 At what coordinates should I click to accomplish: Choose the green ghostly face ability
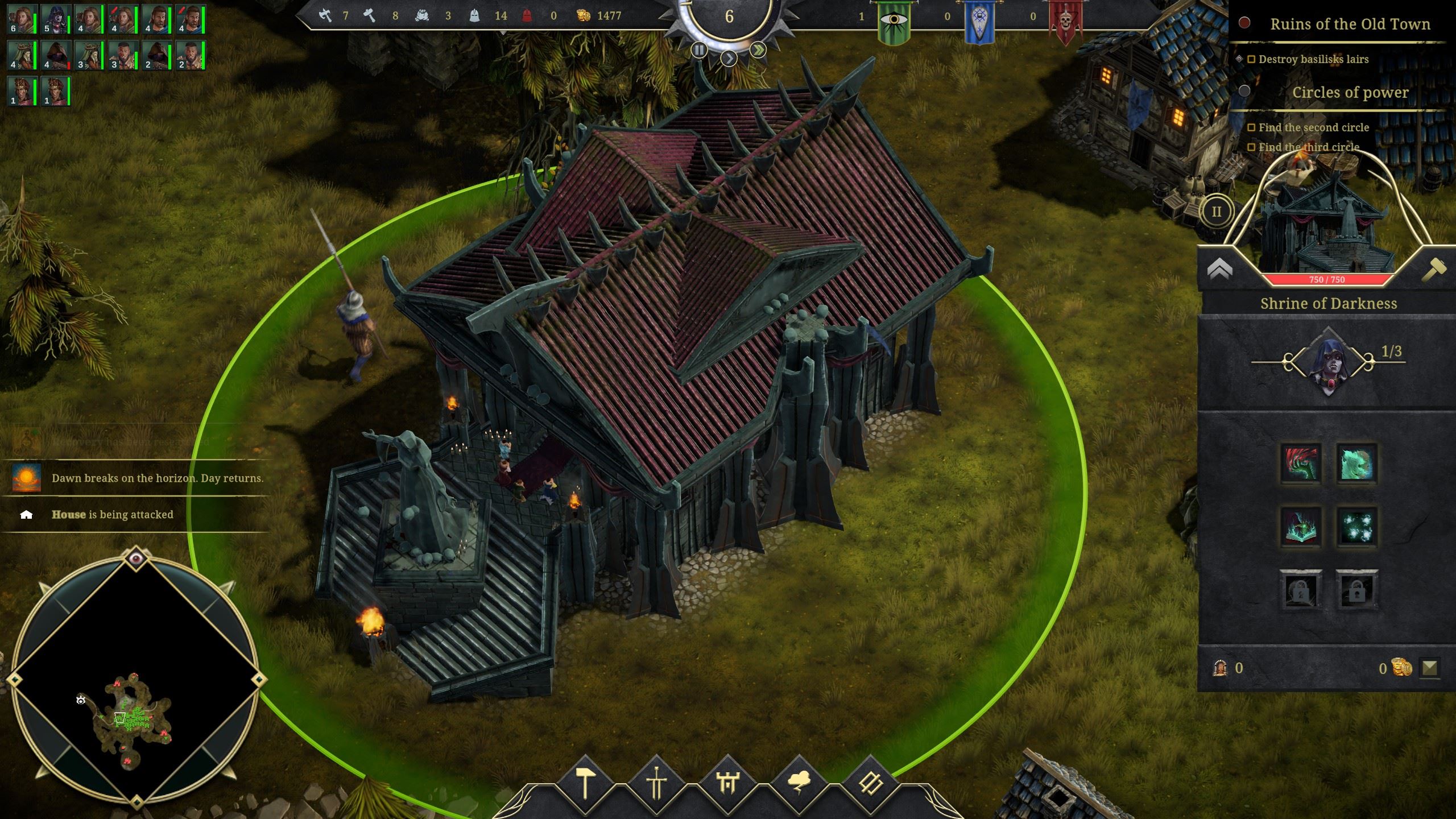pos(1356,464)
